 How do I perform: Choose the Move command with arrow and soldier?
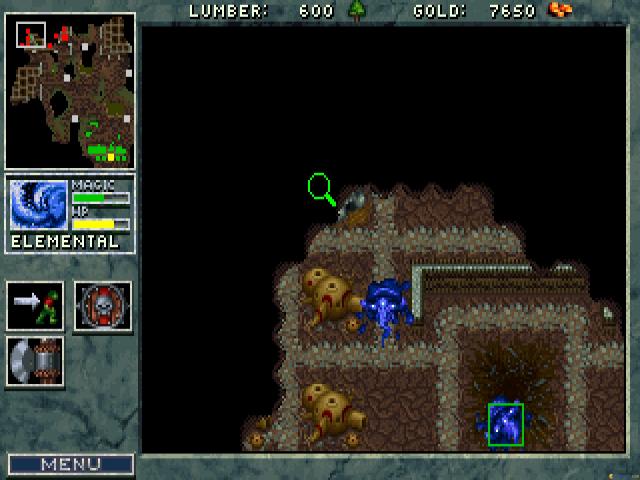click(35, 306)
